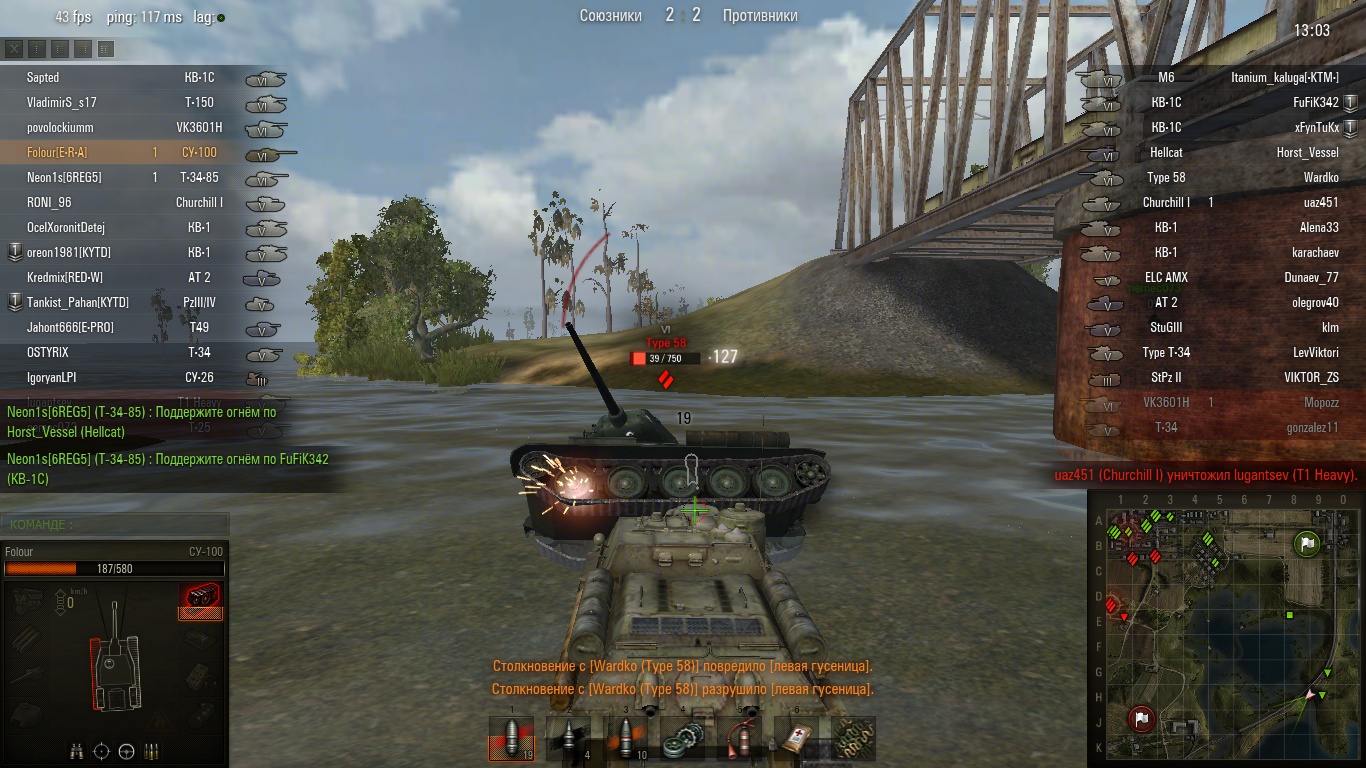This screenshot has width=1366, height=768.
Task: Click the gunner crosshair crew icon
Action: tap(101, 751)
